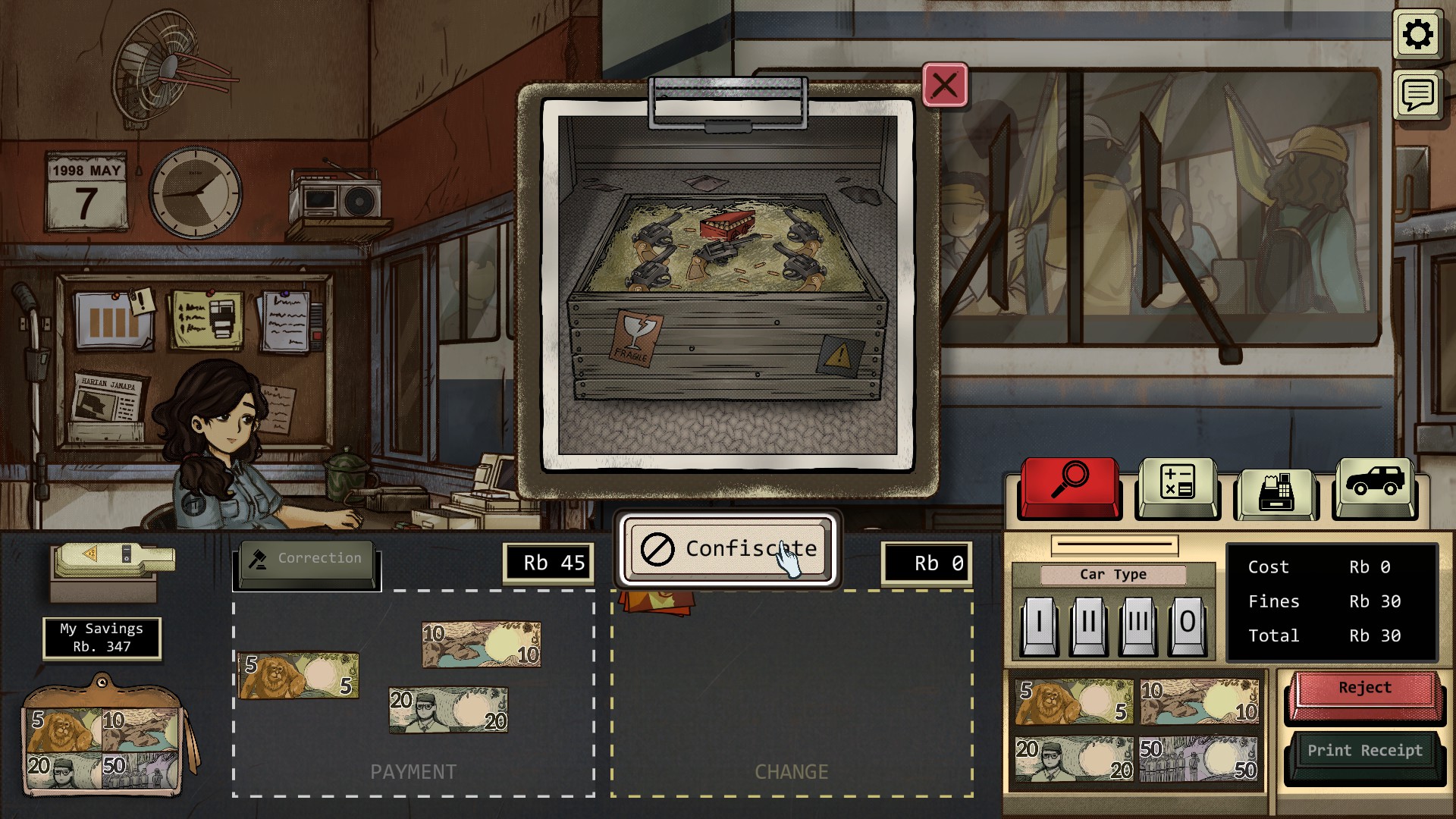Take a 10 bill from register
Image resolution: width=1456 pixels, height=819 pixels.
(x=1198, y=701)
